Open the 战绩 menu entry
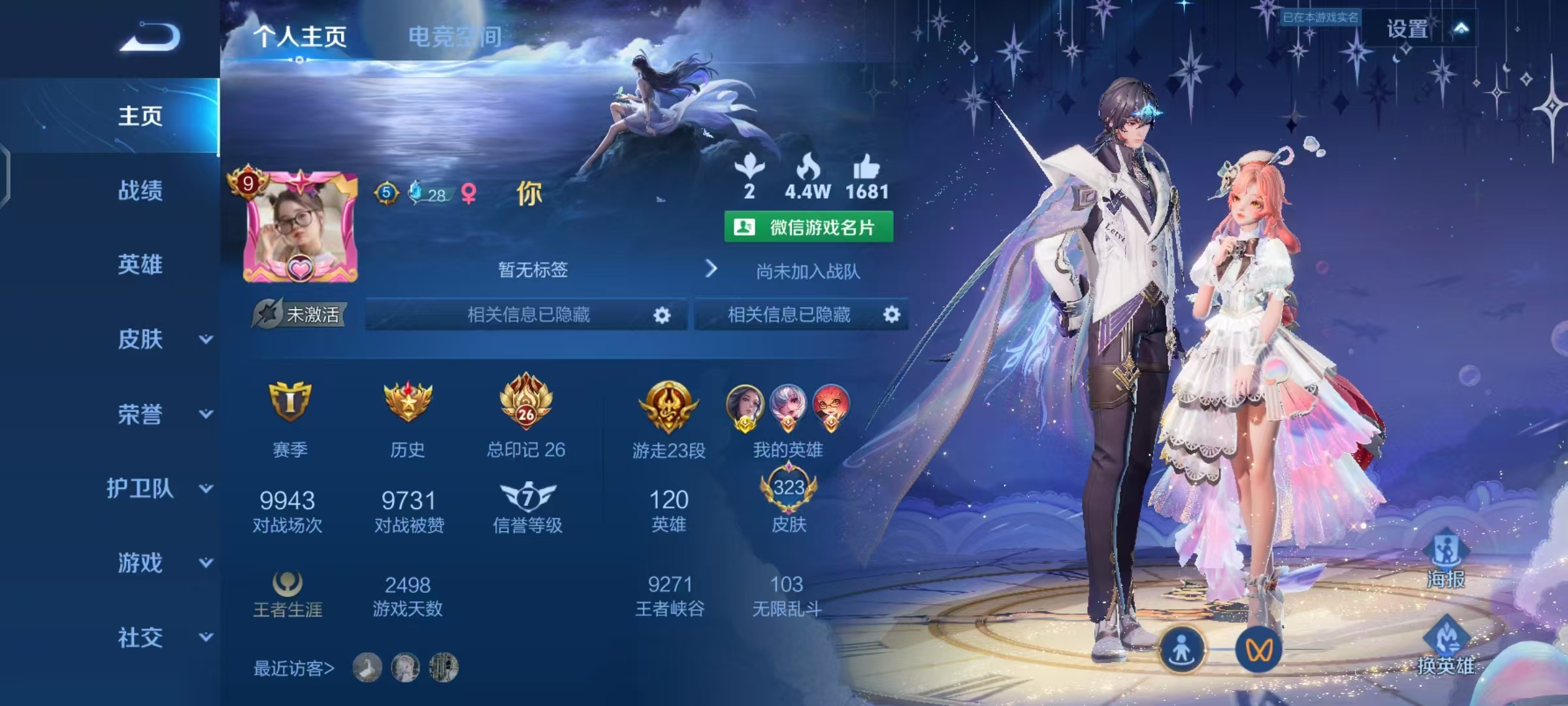This screenshot has height=706, width=1568. pos(140,191)
